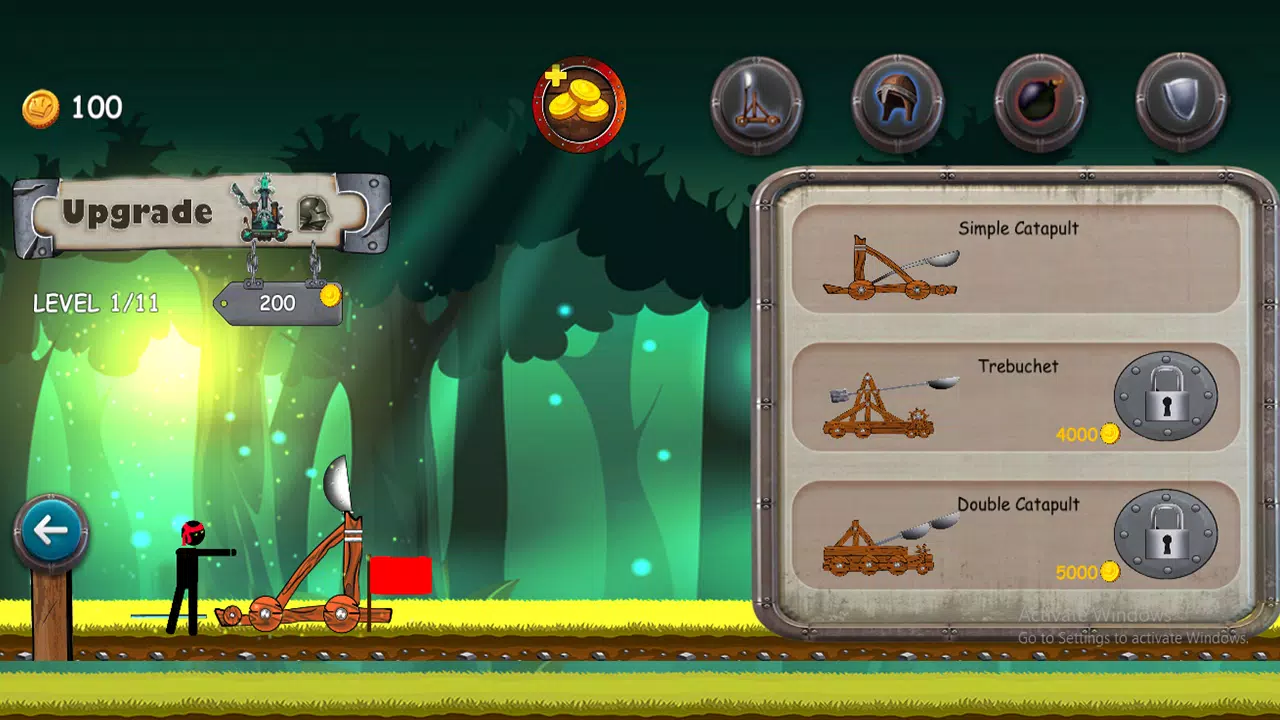Unlock the Trebuchet by tapping its padlock
The width and height of the screenshot is (1280, 720).
(1169, 396)
